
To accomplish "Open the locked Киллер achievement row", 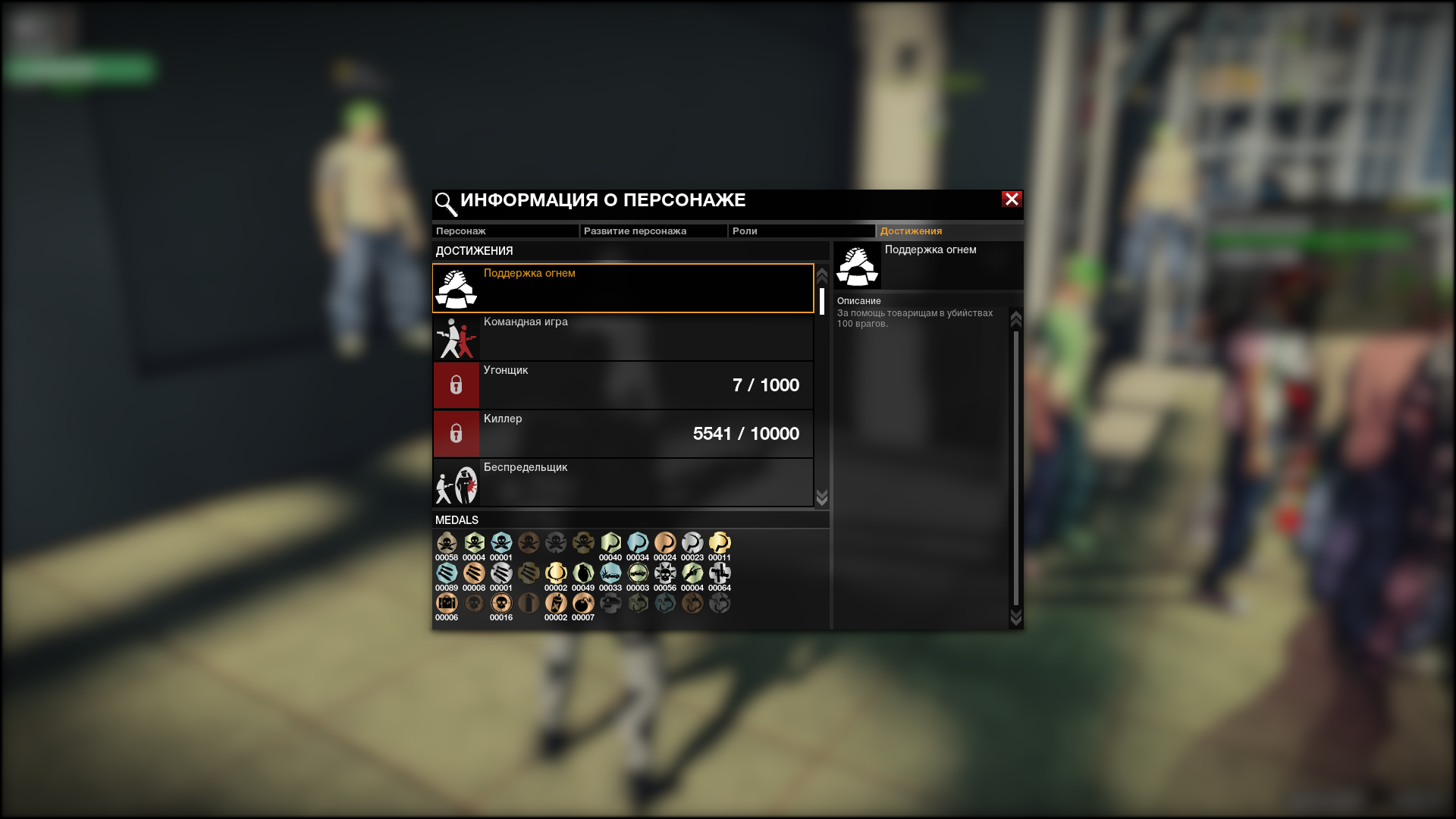I will [x=623, y=434].
